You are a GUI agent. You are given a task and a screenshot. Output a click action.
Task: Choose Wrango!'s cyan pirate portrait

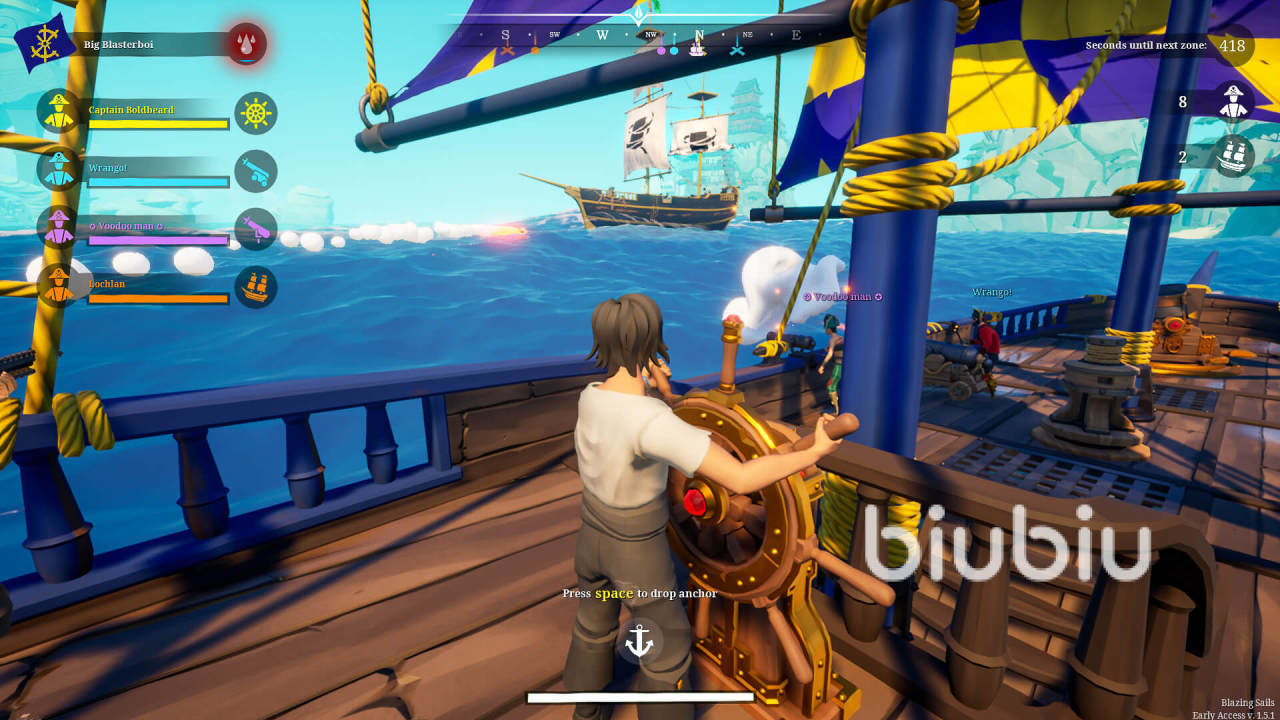coord(59,169)
